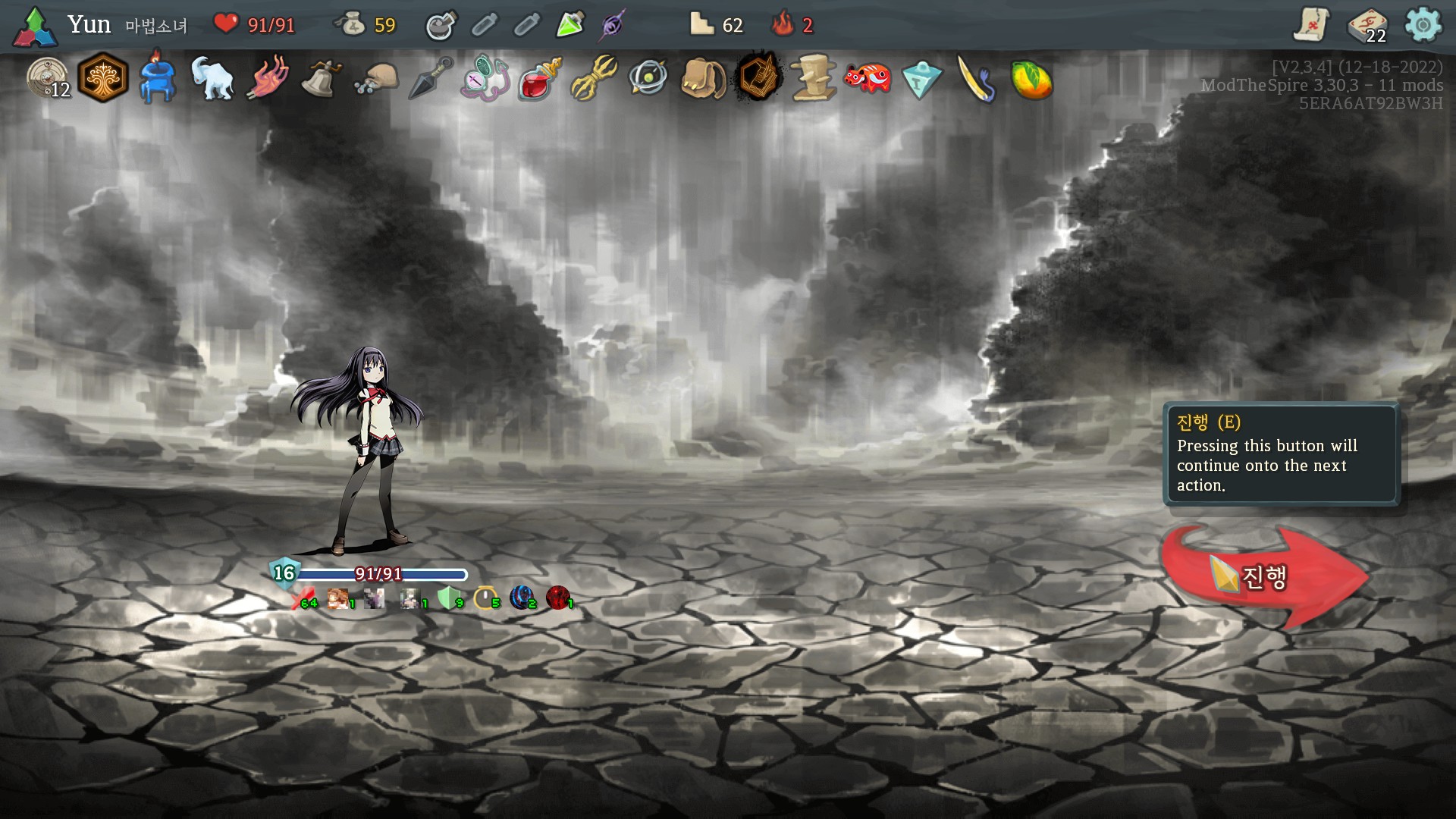Inspect the brown backpack relic
This screenshot has width=1456, height=819.
703,78
